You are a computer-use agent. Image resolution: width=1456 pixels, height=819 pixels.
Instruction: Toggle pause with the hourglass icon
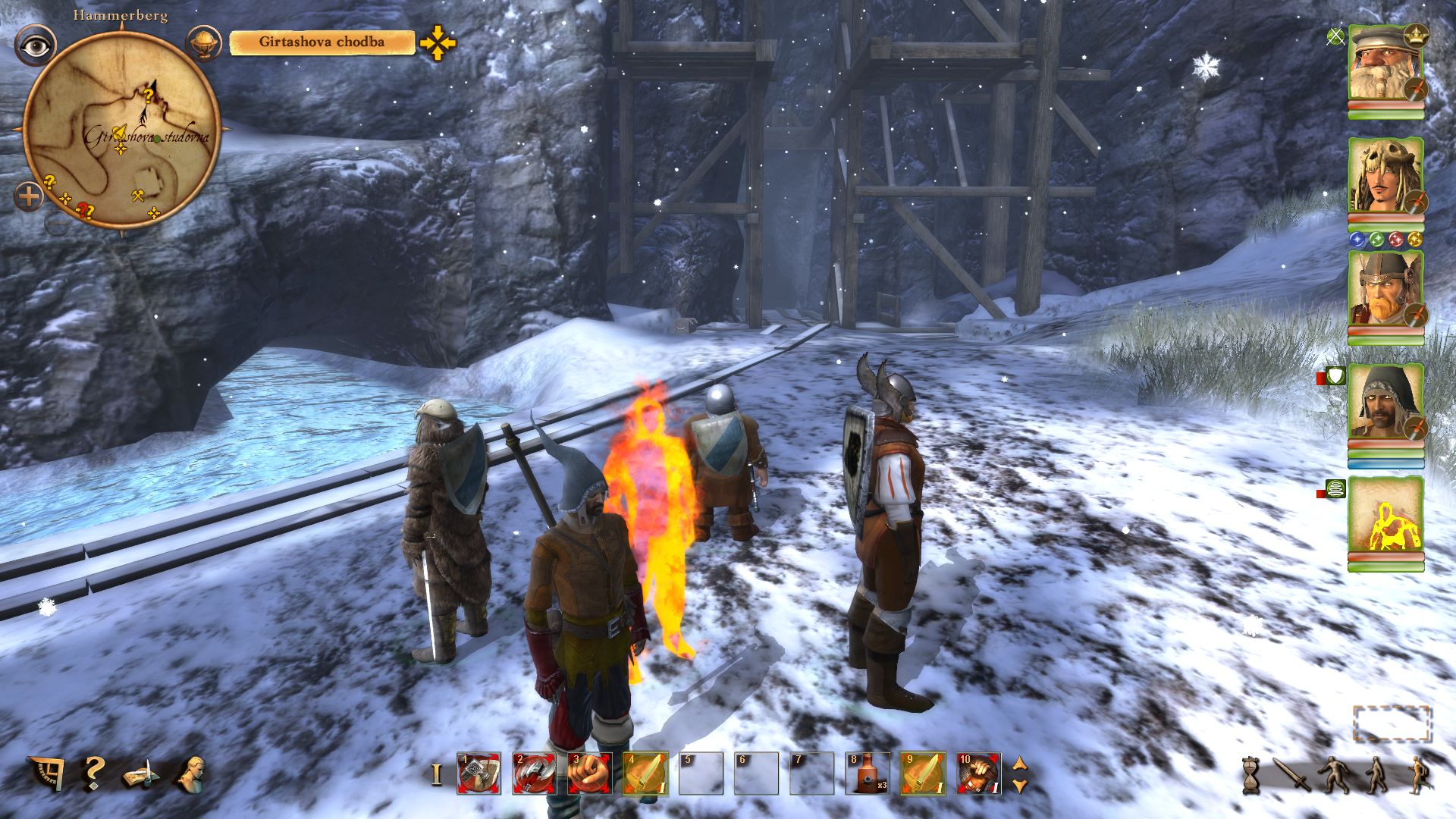click(x=1251, y=775)
